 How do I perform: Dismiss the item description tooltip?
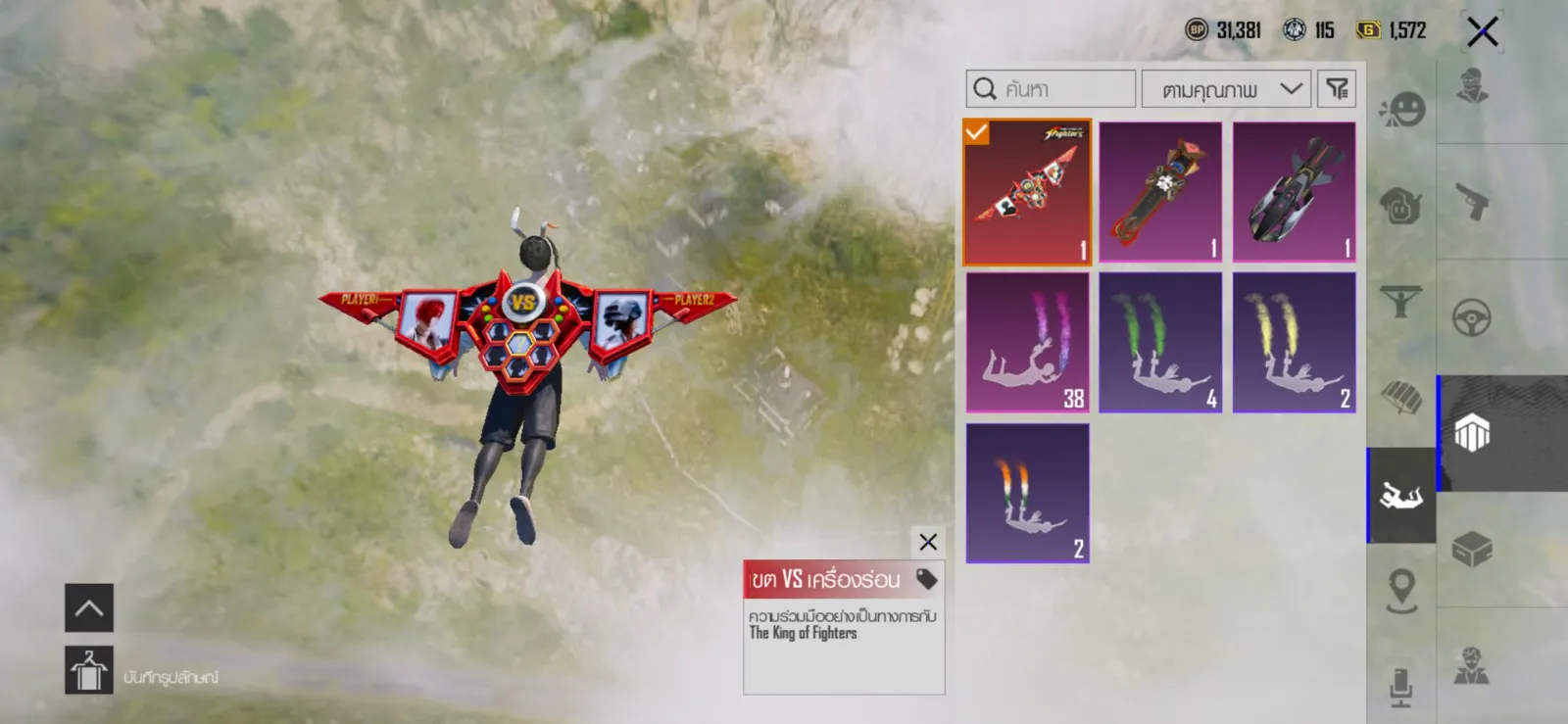pos(928,542)
